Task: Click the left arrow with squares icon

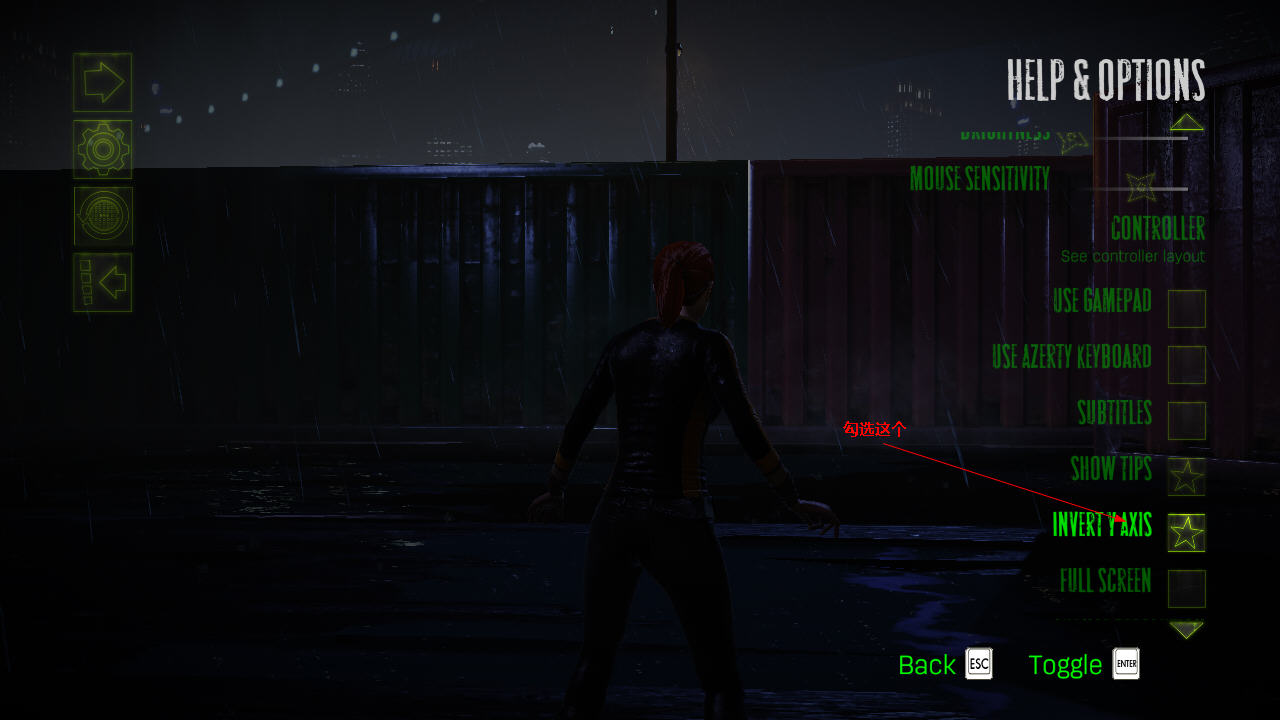Action: pos(102,282)
